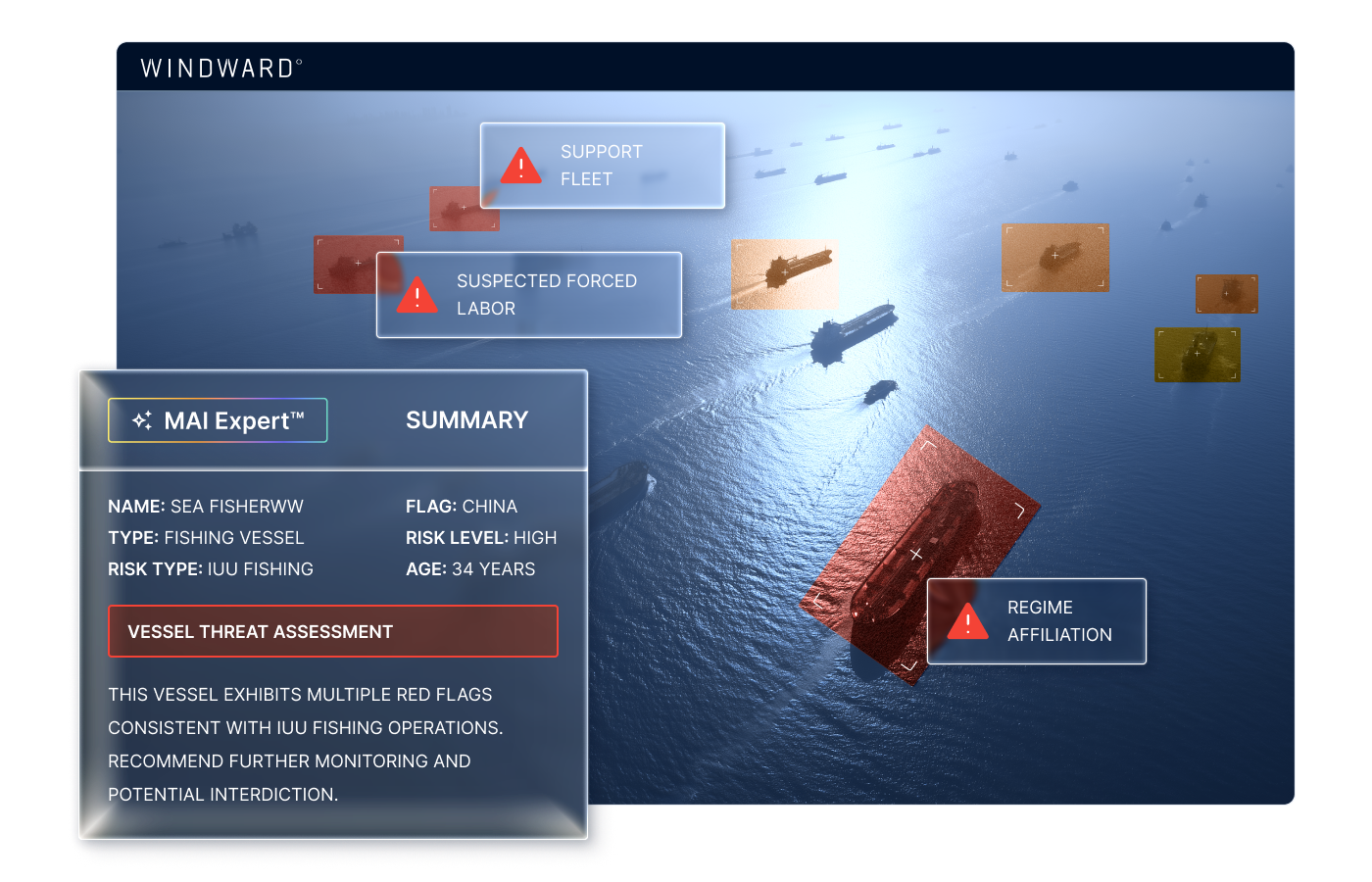The height and width of the screenshot is (882, 1372).
Task: Click the crosshair on the upper-right orange vessel
Action: (x=1053, y=254)
